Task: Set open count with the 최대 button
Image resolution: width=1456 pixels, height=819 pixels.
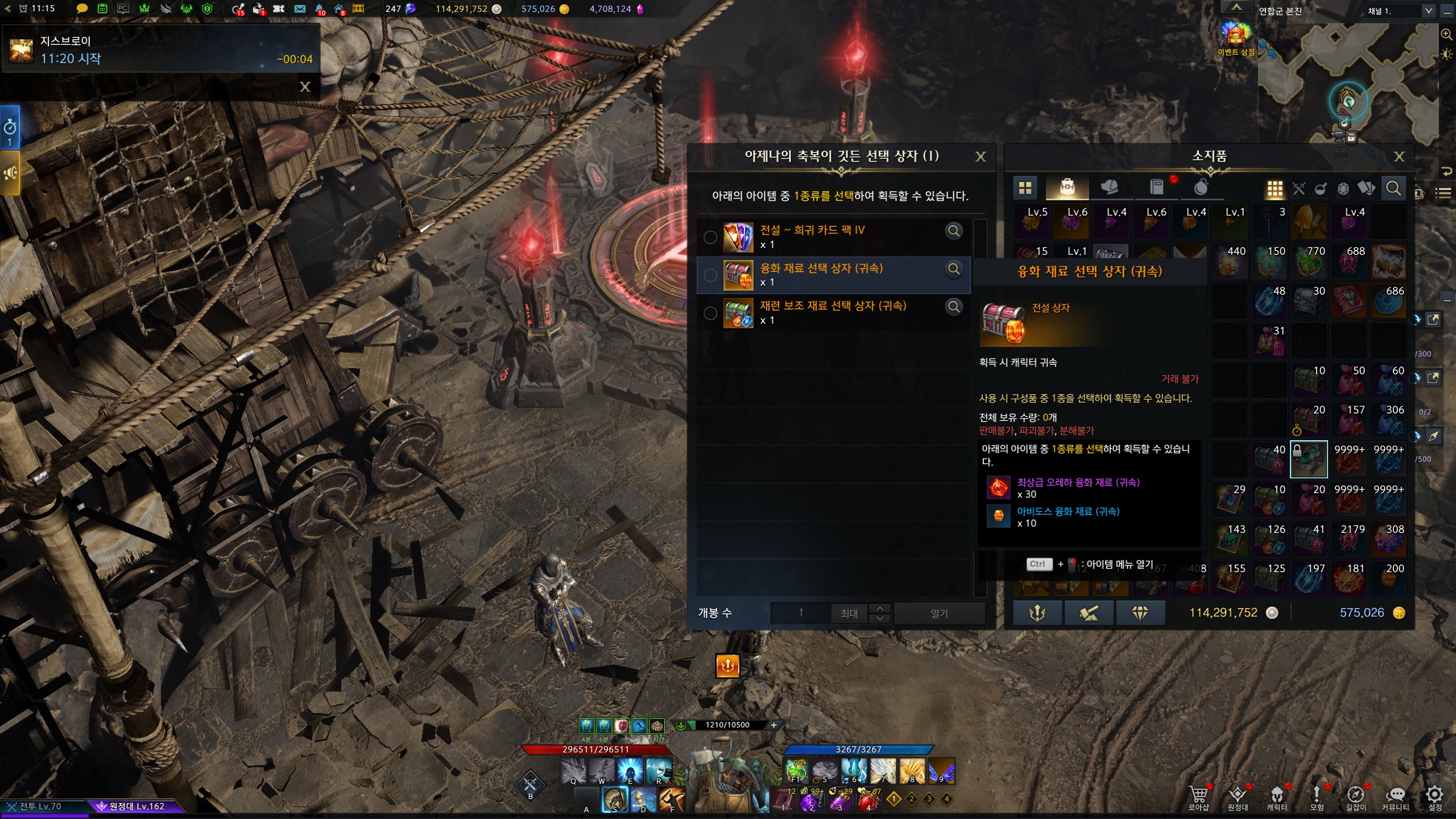Action: click(x=849, y=613)
